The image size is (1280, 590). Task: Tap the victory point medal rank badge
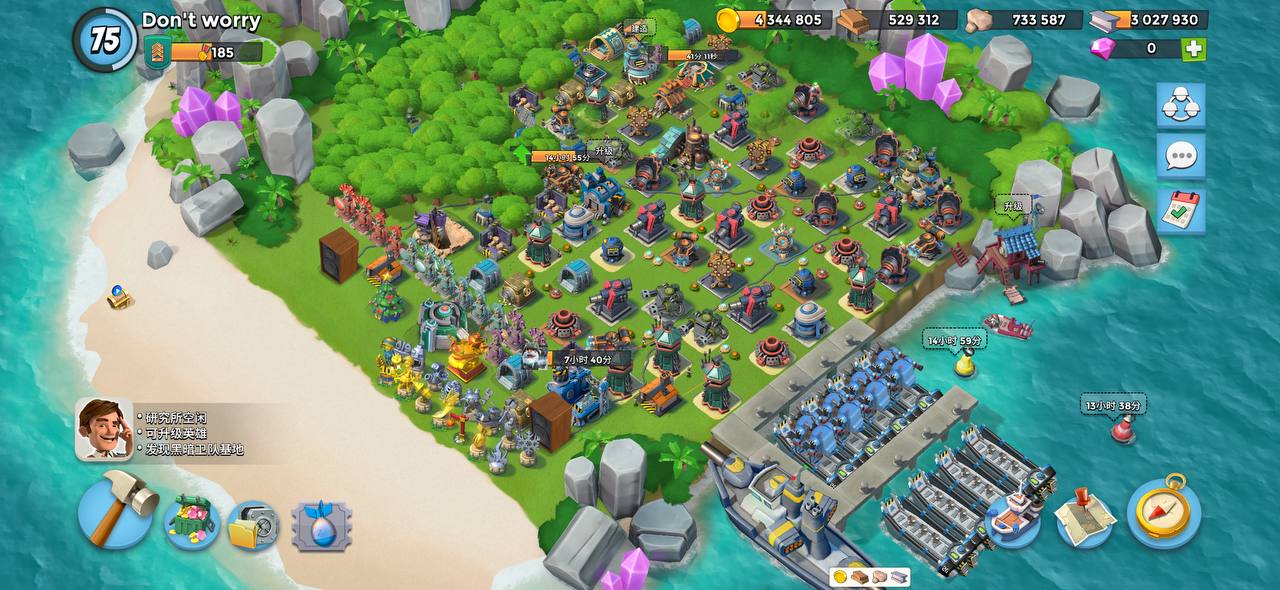(156, 52)
